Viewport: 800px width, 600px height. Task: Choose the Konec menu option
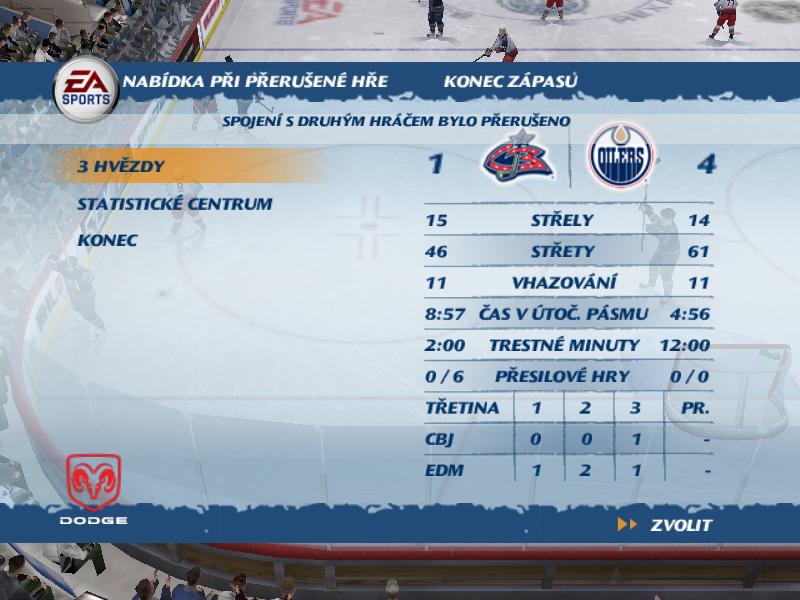pyautogui.click(x=107, y=241)
